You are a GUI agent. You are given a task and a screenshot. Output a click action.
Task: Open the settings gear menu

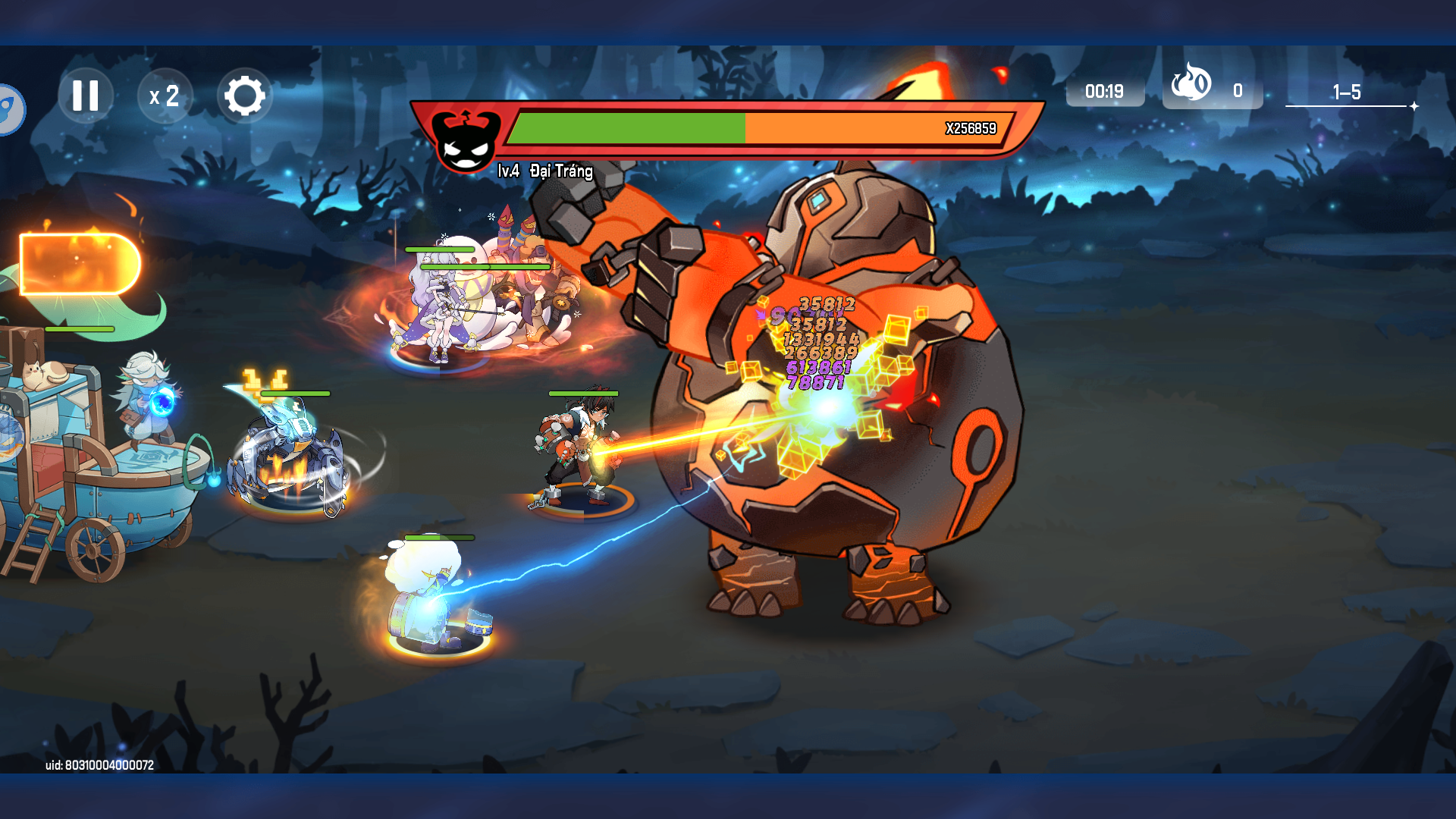(x=246, y=96)
